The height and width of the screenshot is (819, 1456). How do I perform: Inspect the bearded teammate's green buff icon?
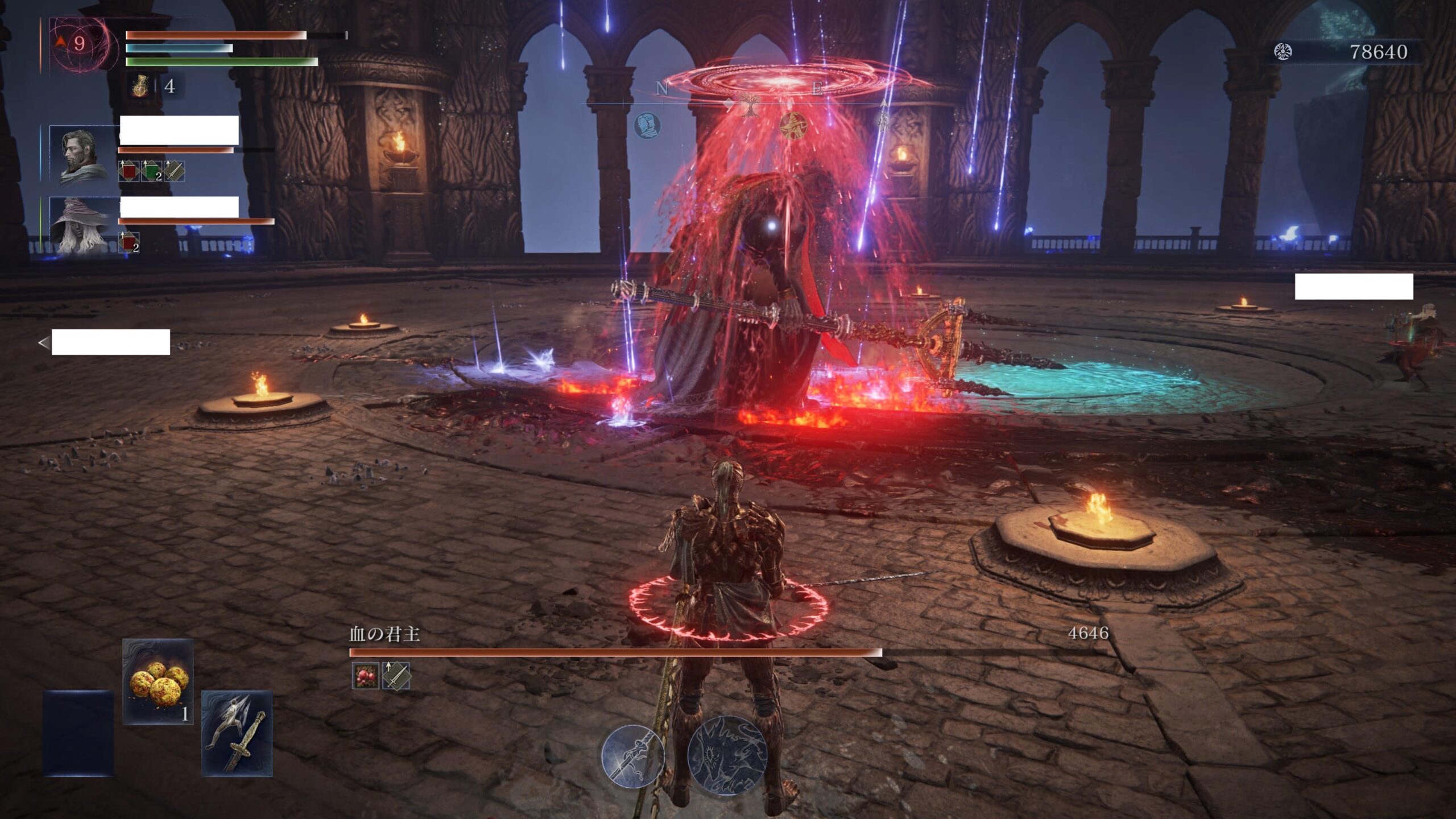click(151, 171)
